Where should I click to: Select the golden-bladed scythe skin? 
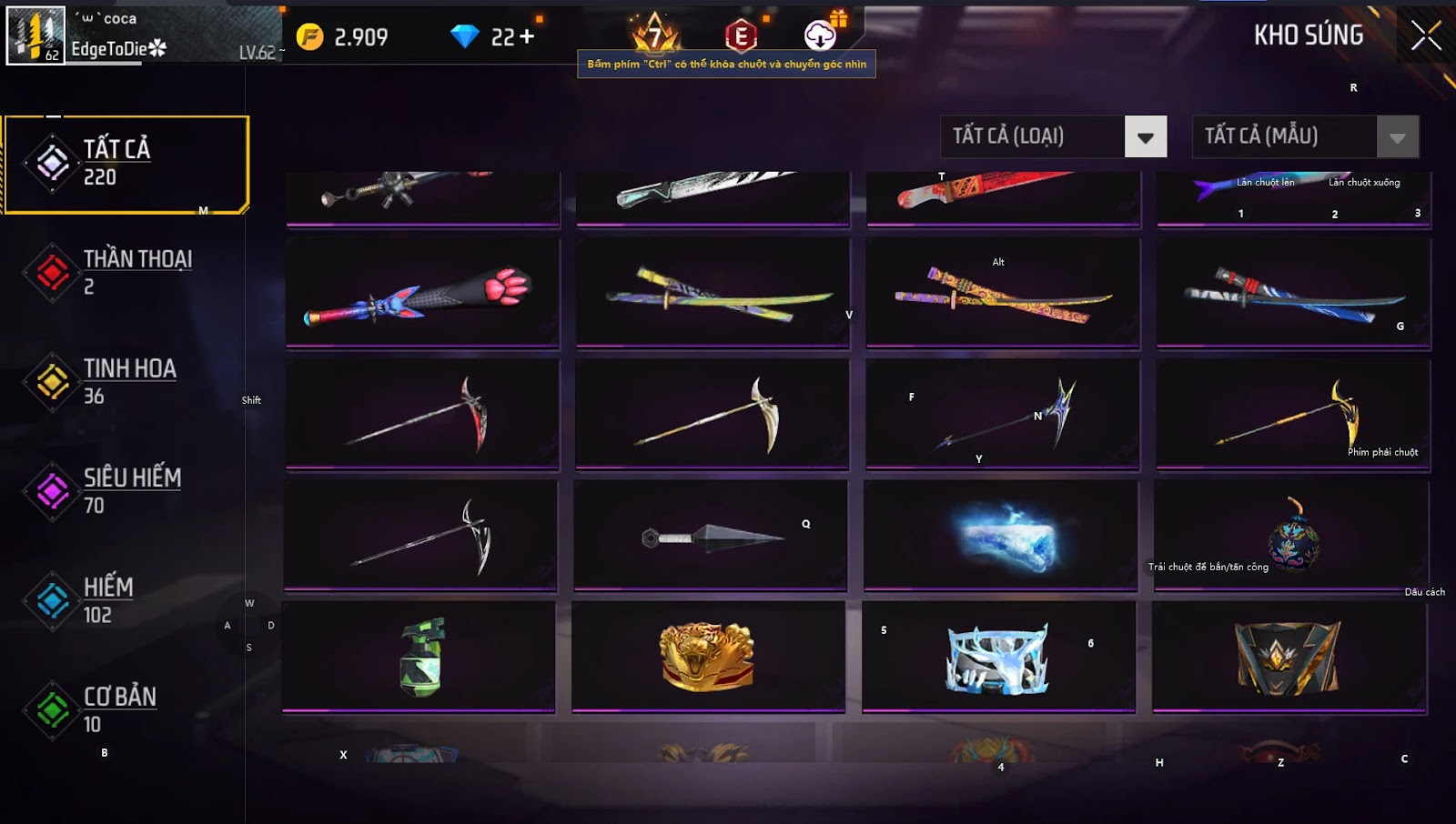pyautogui.click(x=1292, y=415)
